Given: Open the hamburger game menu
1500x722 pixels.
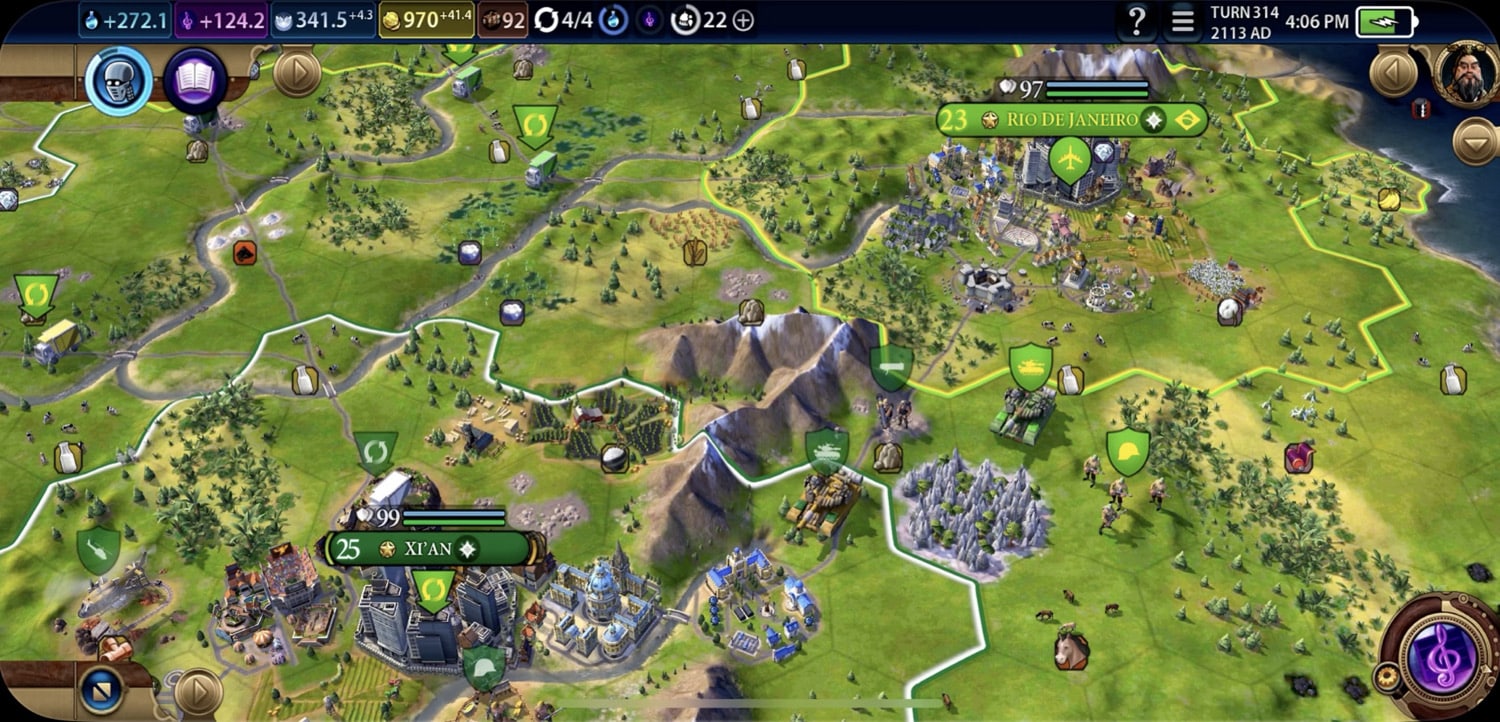Looking at the screenshot, I should click(1183, 21).
